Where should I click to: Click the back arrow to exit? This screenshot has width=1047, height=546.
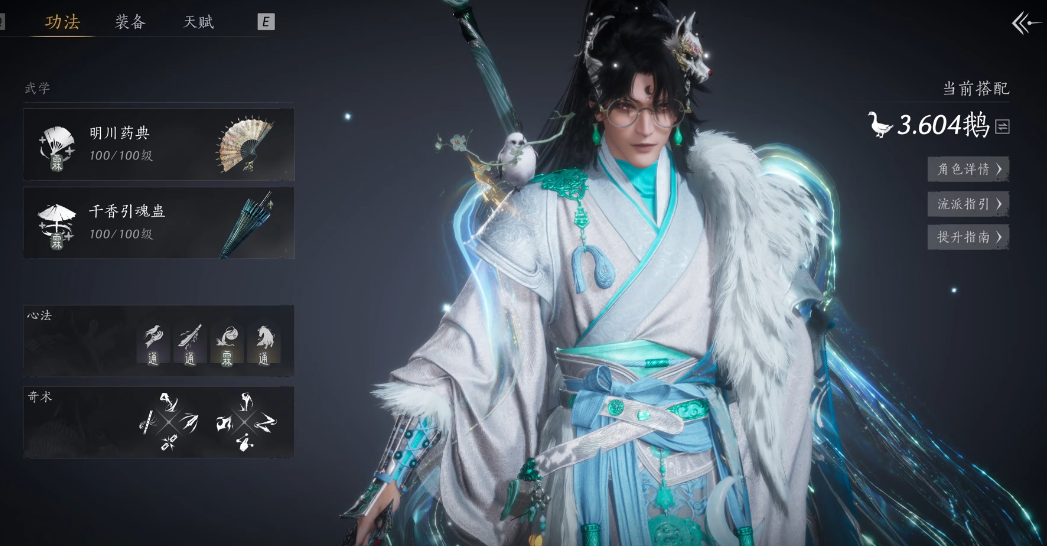1025,23
